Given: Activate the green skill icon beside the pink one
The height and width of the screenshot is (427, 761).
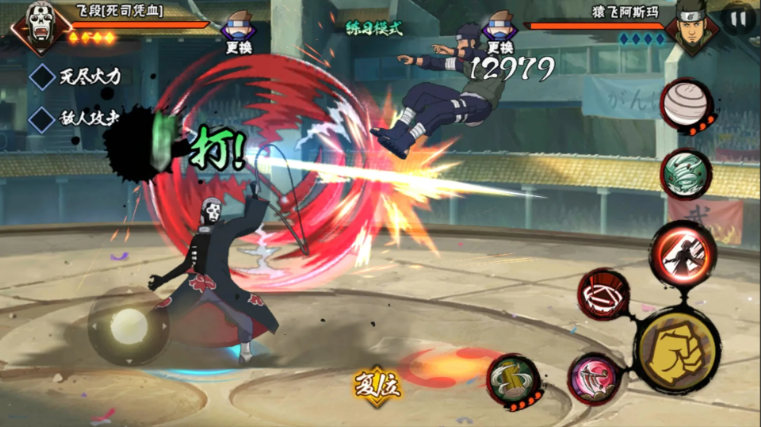Looking at the screenshot, I should pos(515,380).
